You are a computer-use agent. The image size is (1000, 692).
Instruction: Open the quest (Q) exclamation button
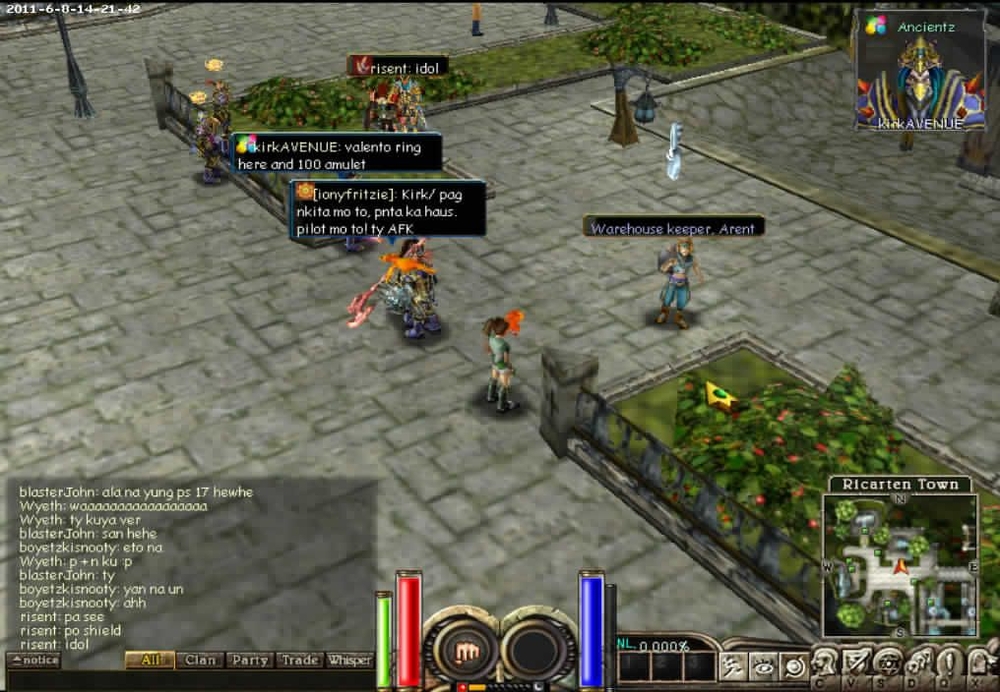[x=949, y=664]
